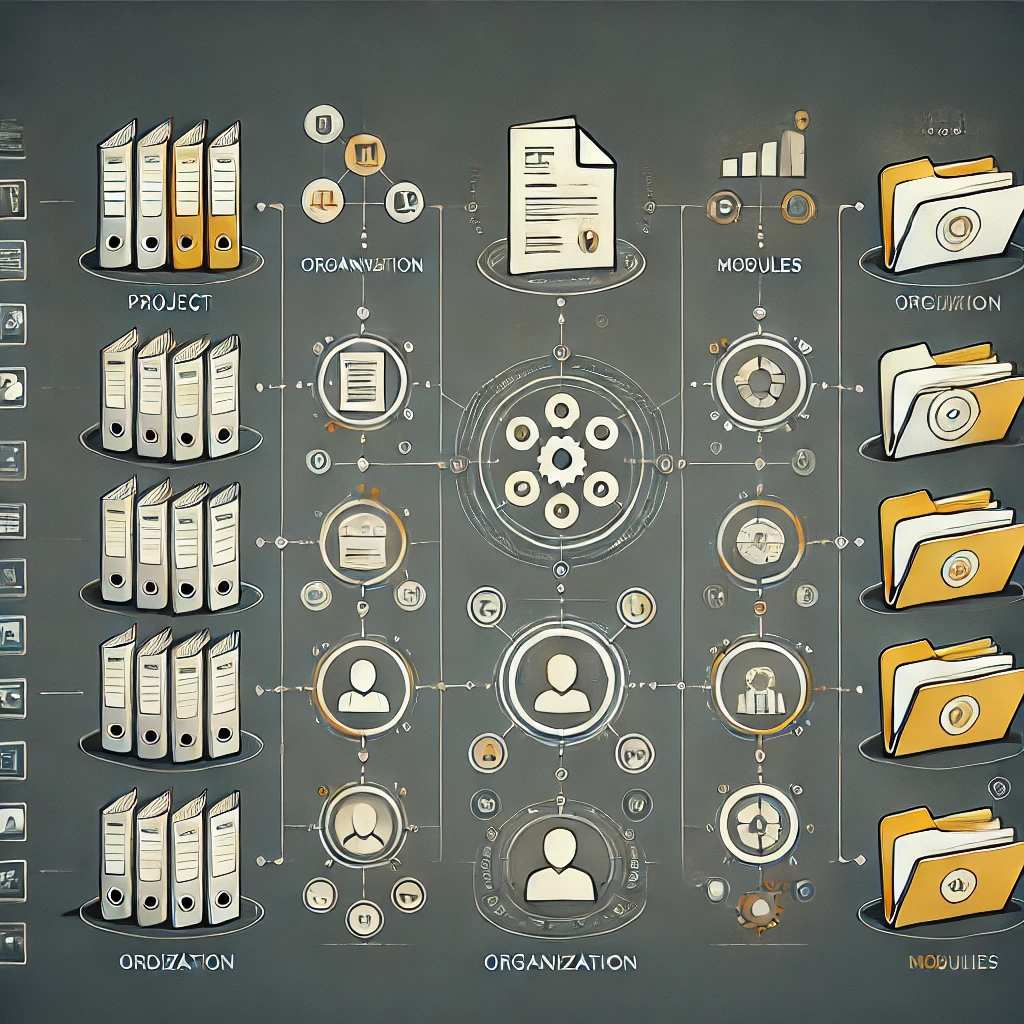Open the lined document circle node
Image resolution: width=1024 pixels, height=1024 pixels.
(x=360, y=380)
